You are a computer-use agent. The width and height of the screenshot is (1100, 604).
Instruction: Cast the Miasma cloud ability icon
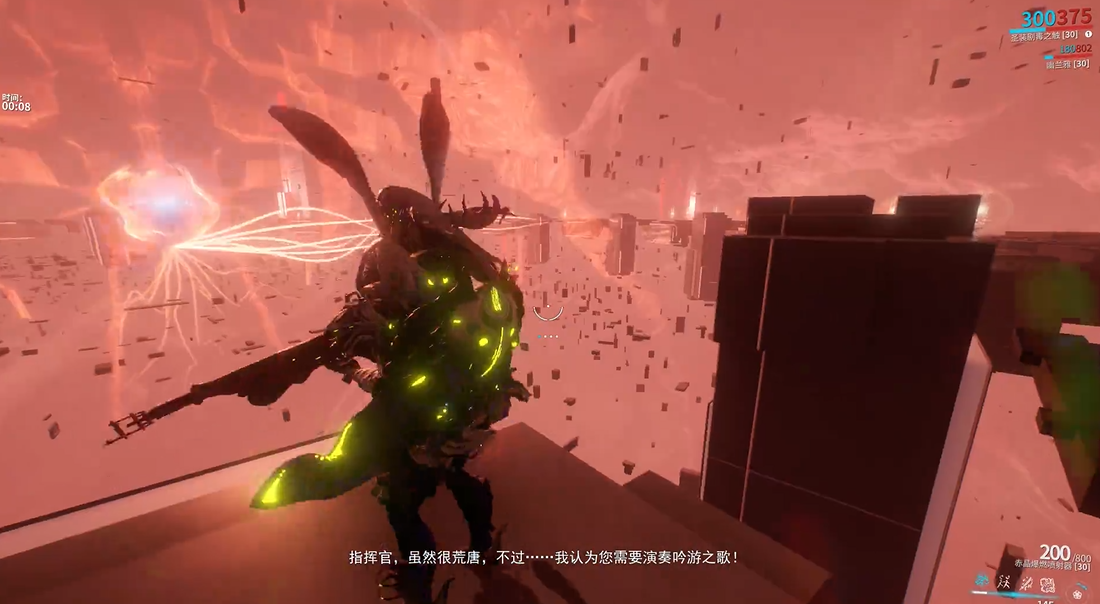1047,582
